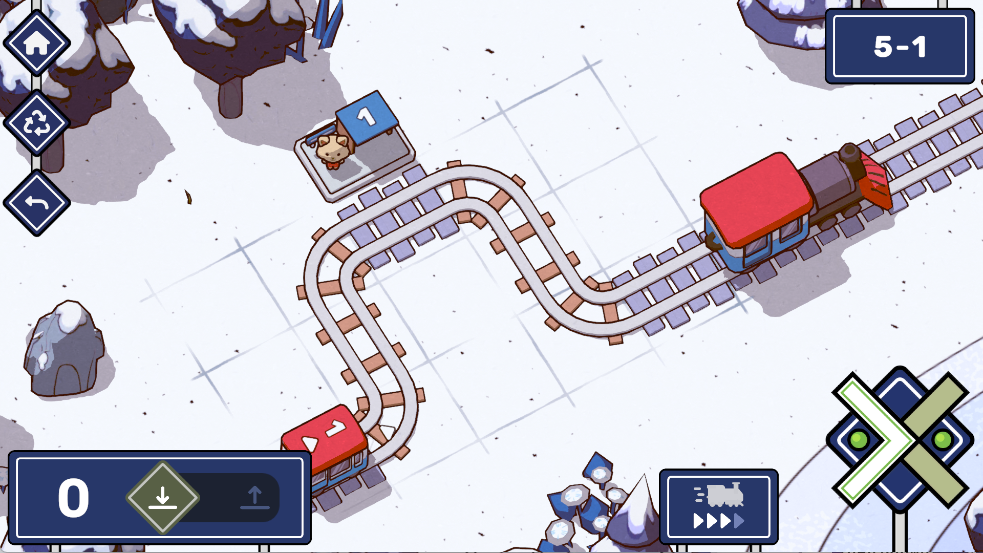Image resolution: width=983 pixels, height=553 pixels.
Task: Go to the home menu
Action: pyautogui.click(x=37, y=44)
